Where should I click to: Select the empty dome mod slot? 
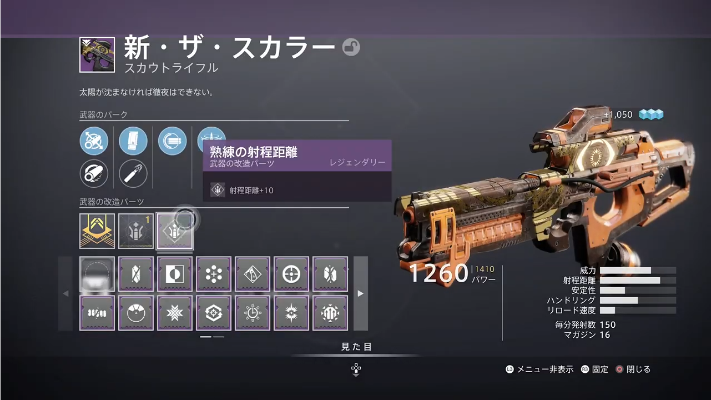(x=96, y=274)
